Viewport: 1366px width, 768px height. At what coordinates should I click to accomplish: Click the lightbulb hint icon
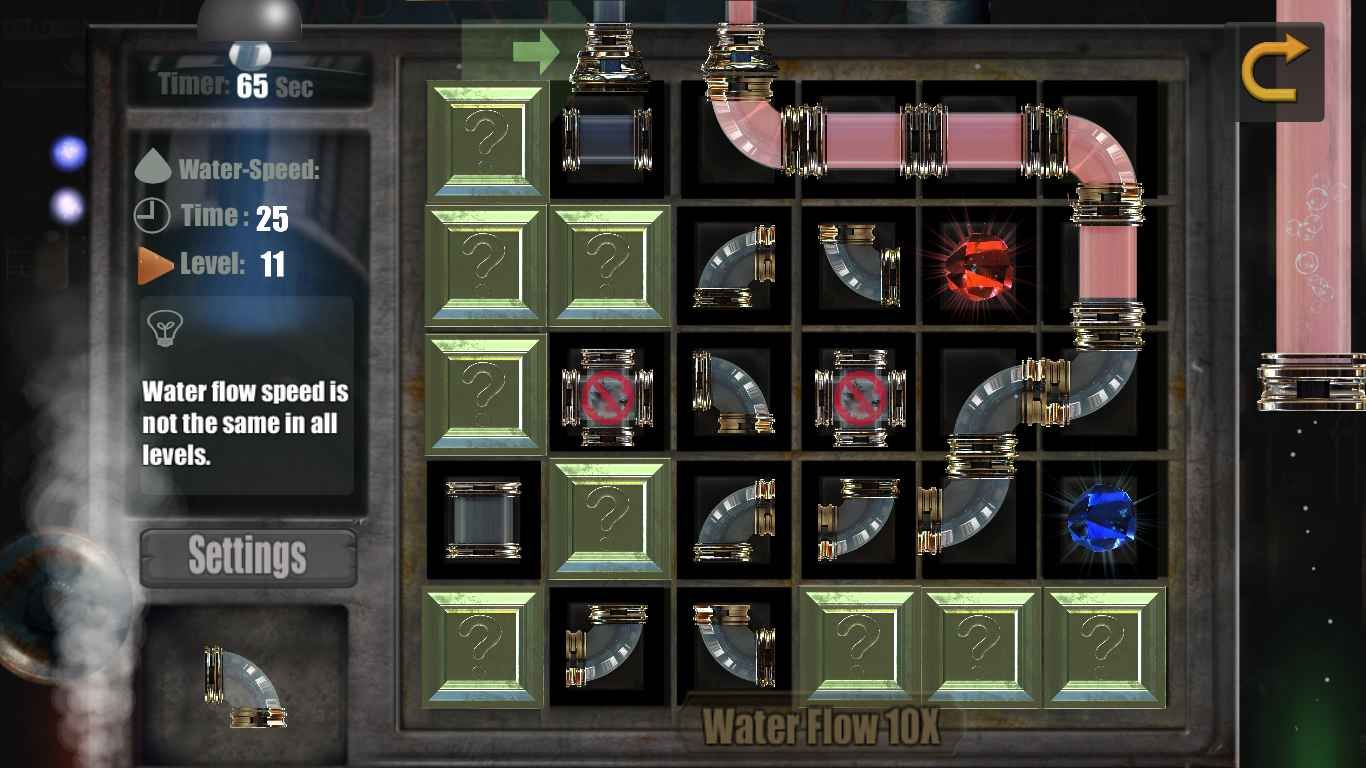tap(163, 326)
